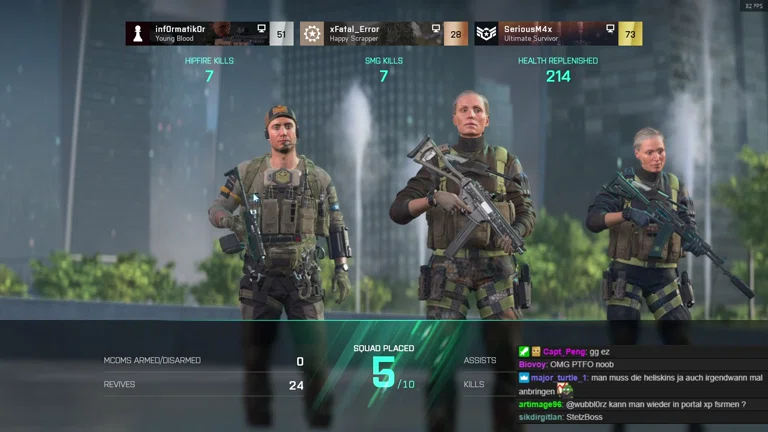
Task: Select inf0rmatik0r's player card
Action: pyautogui.click(x=209, y=34)
